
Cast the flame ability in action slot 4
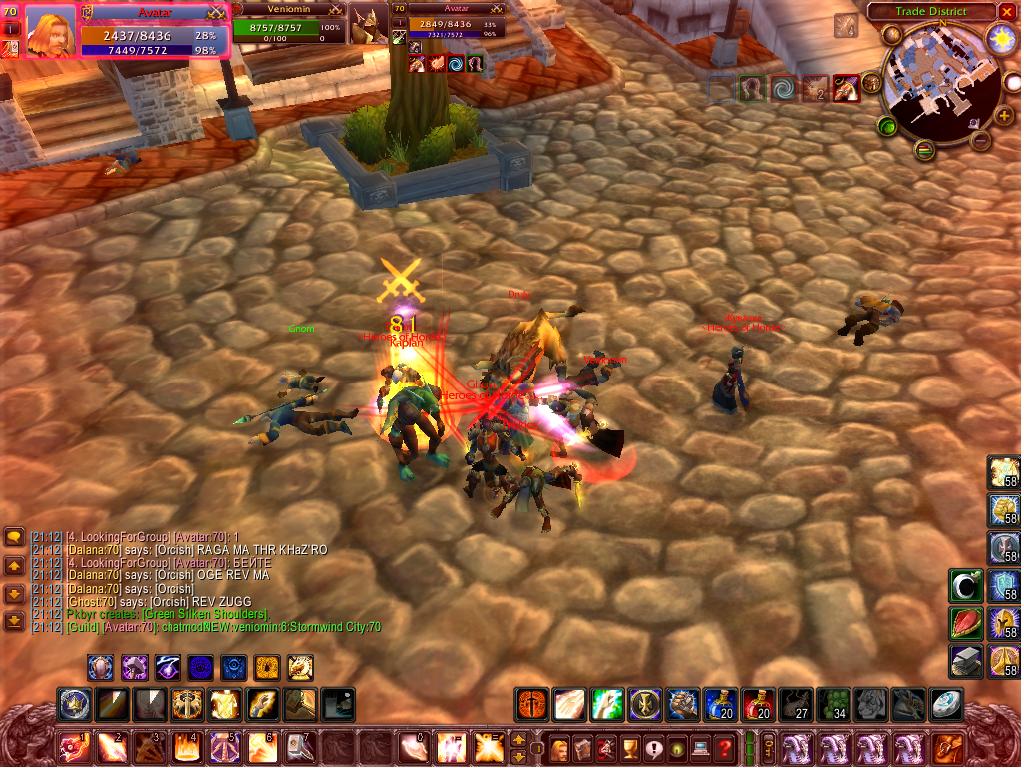[185, 747]
